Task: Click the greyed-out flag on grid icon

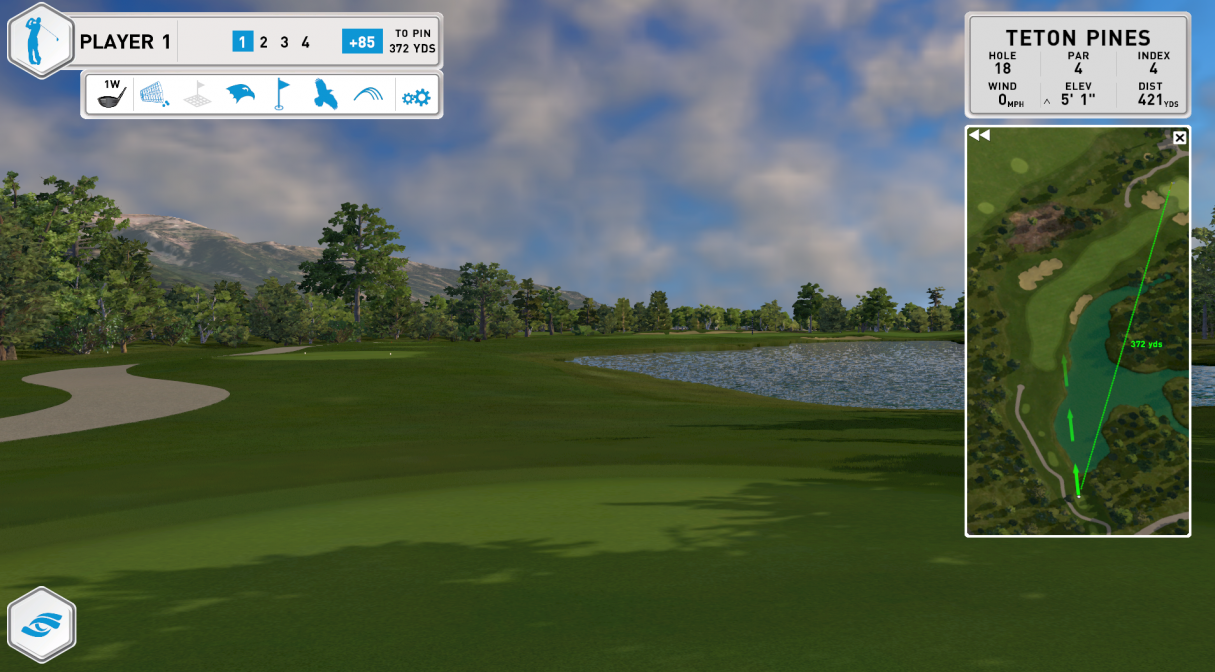Action: point(197,95)
